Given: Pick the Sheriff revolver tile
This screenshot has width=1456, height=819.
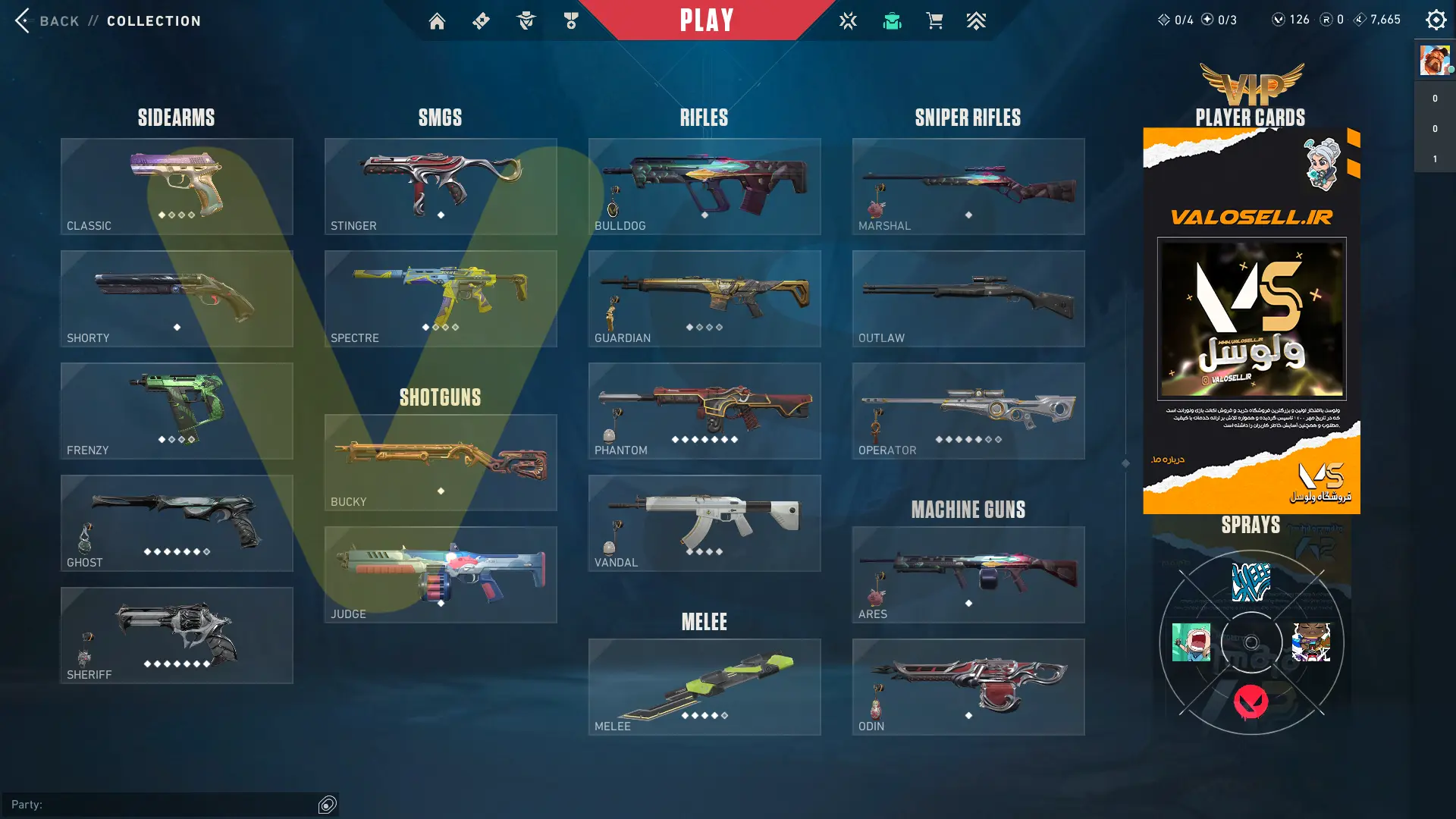Looking at the screenshot, I should click(x=177, y=635).
